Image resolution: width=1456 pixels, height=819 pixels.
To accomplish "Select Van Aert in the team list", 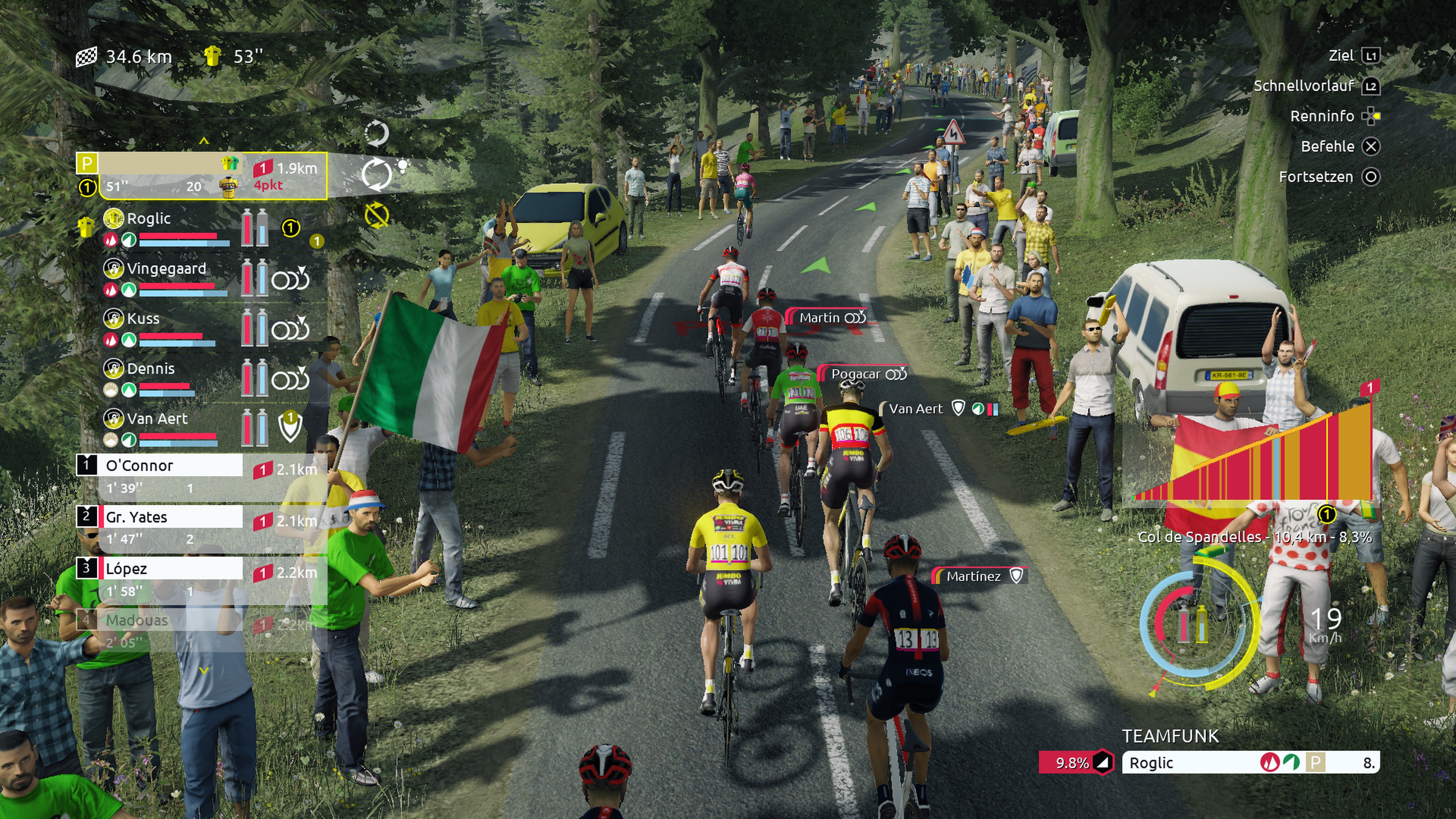I will 157,419.
